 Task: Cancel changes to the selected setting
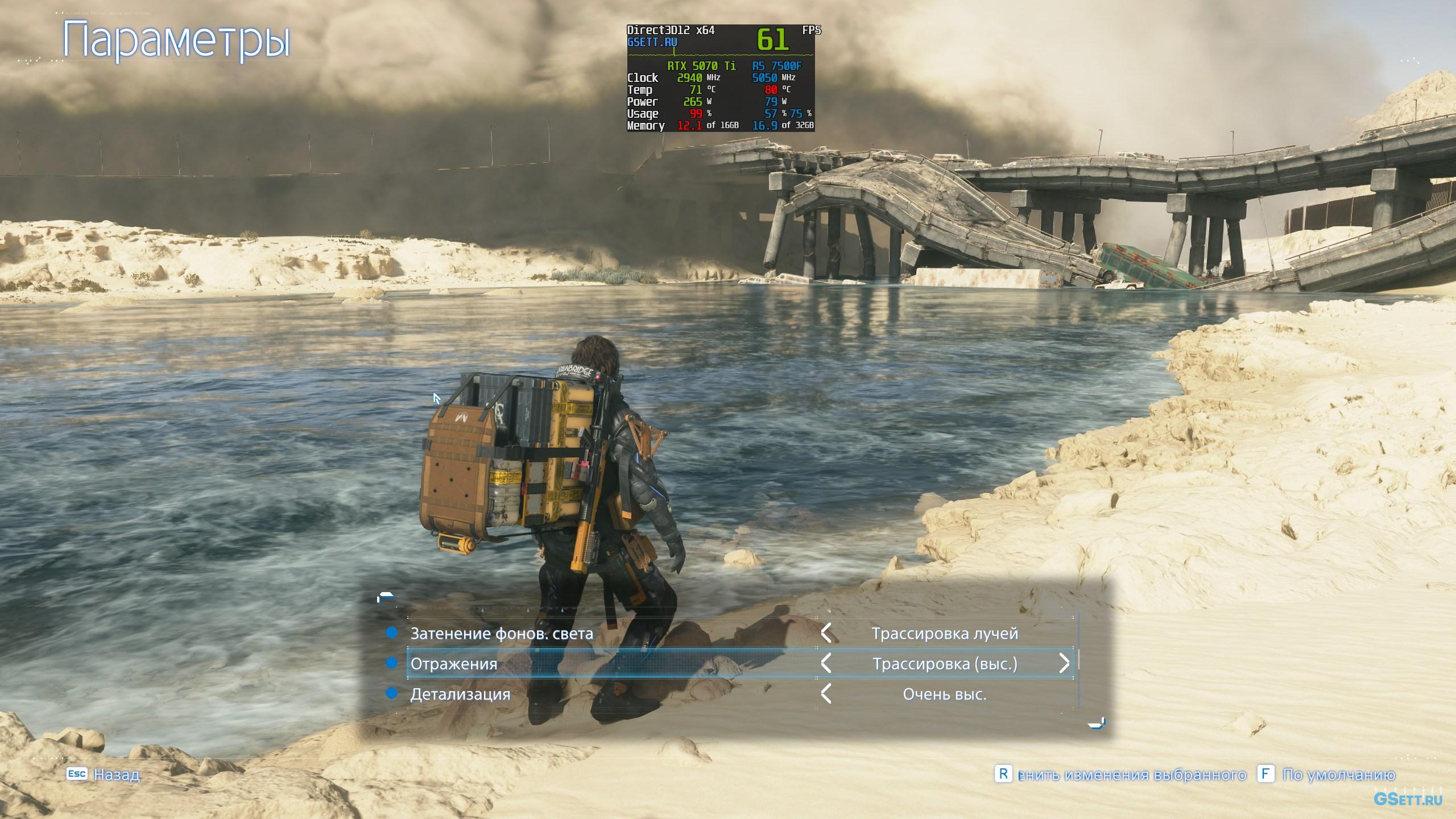(x=1120, y=775)
